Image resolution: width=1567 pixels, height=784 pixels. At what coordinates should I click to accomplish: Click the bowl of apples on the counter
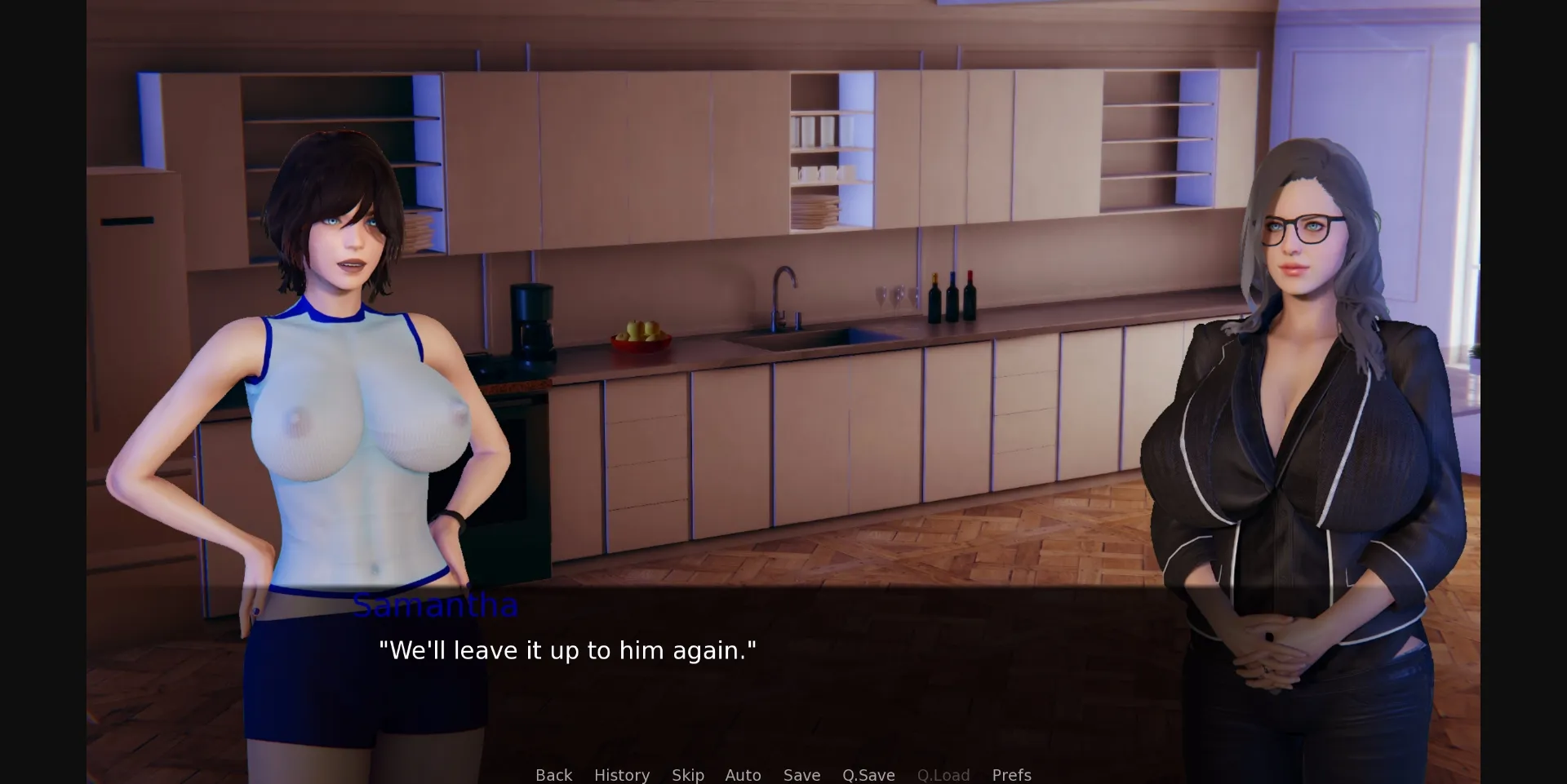coord(640,335)
